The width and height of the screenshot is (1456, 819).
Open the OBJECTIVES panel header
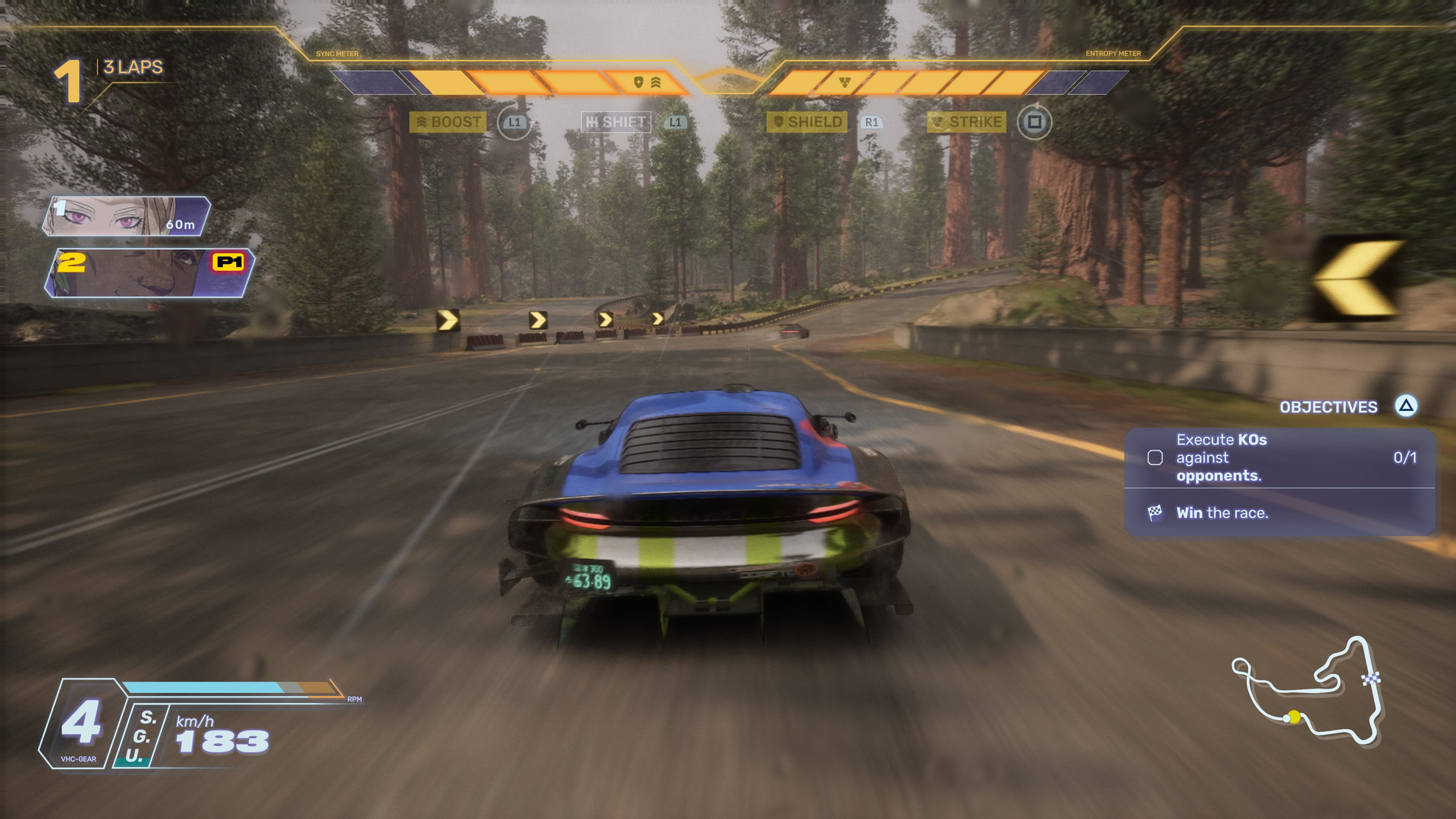[x=1329, y=407]
